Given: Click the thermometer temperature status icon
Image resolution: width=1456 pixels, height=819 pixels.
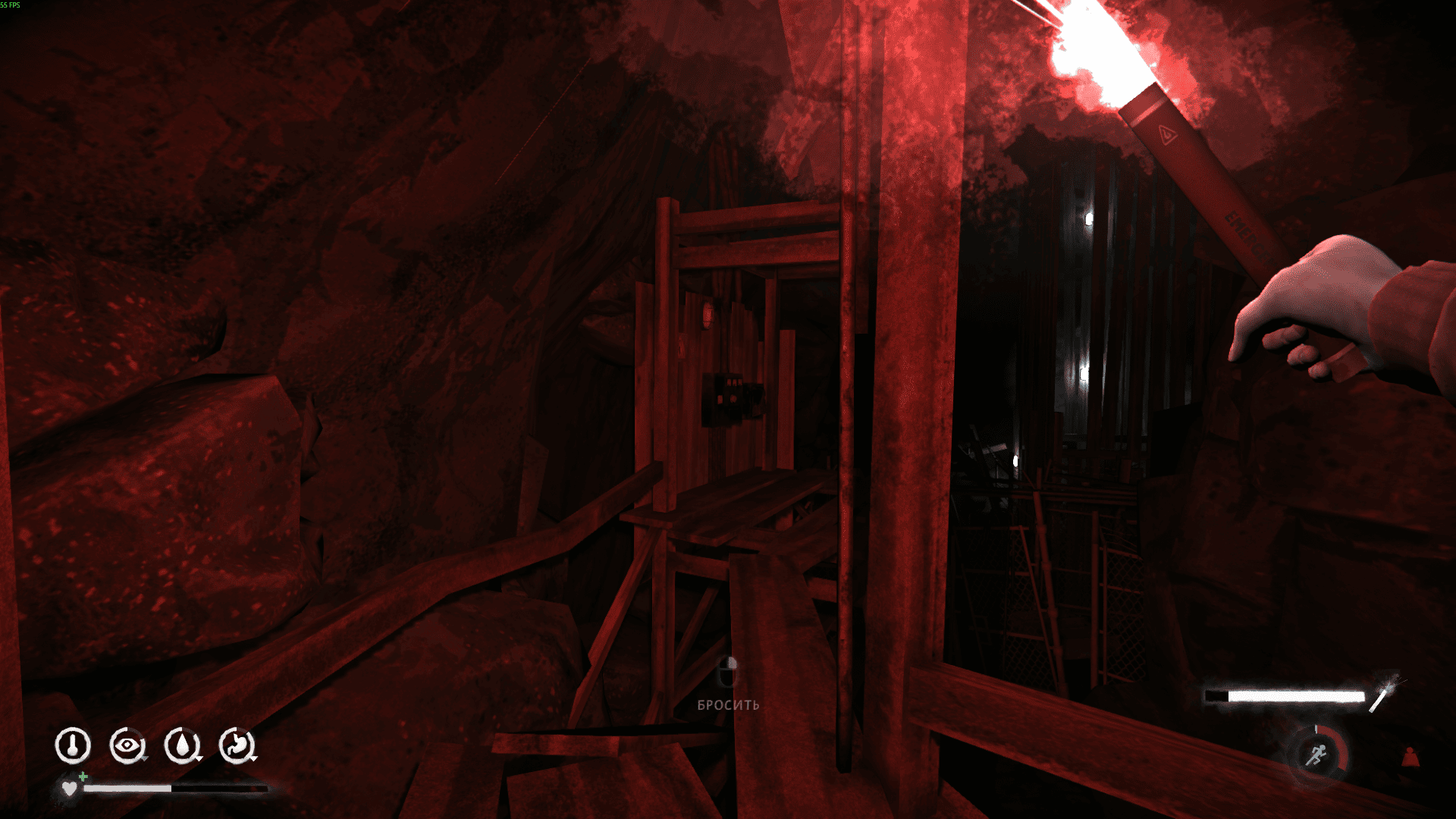Looking at the screenshot, I should (73, 746).
